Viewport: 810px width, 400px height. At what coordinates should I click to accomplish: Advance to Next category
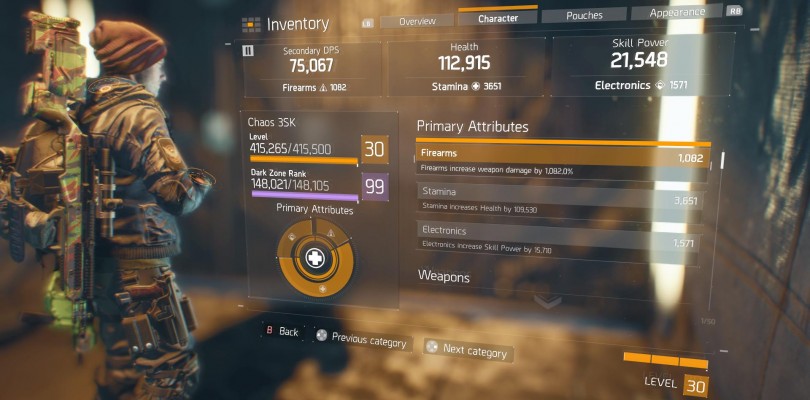[x=466, y=350]
